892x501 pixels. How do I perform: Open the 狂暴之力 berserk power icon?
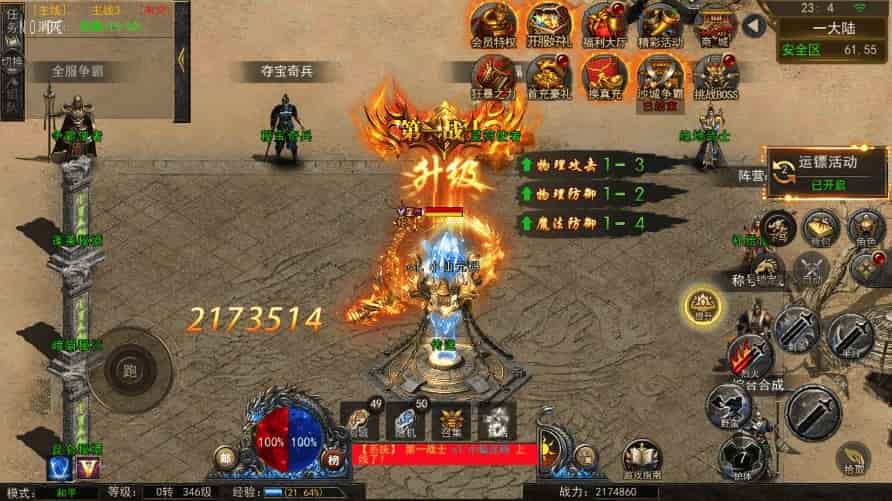[492, 74]
